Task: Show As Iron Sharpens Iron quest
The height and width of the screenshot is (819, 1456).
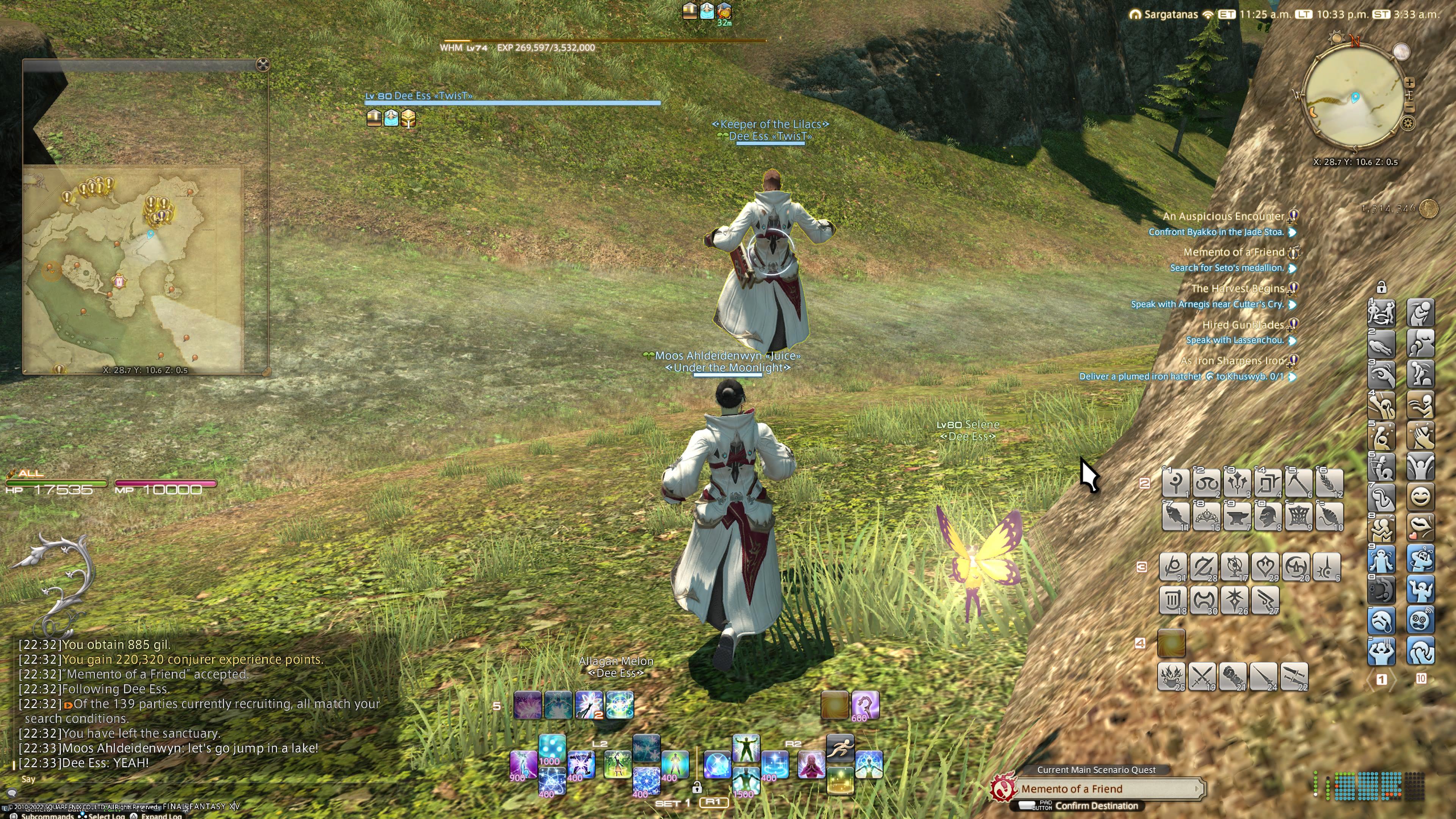Action: [1232, 361]
